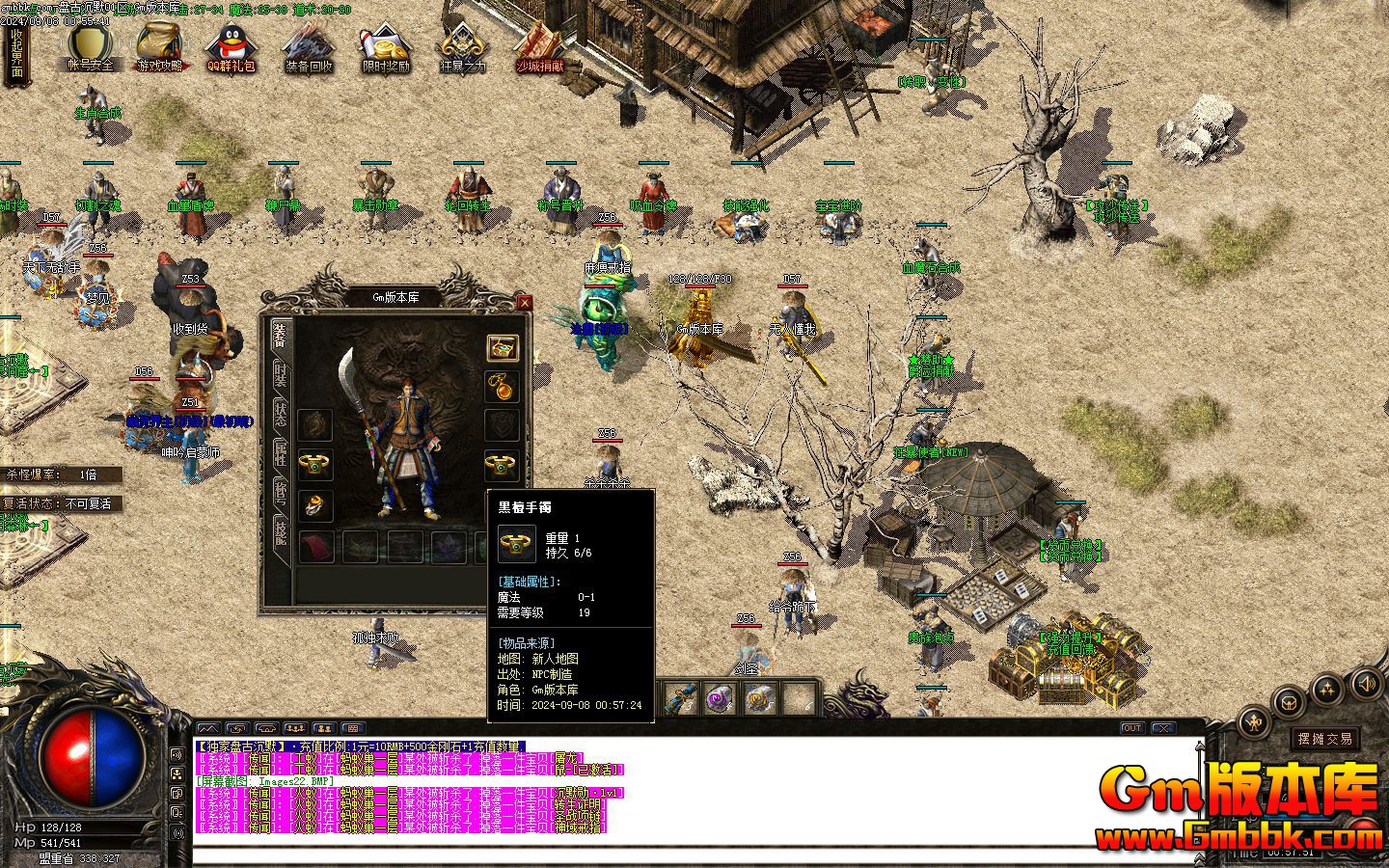1389x868 pixels.
Task: Click the 摆摊交易 stall trade button
Action: pos(1325,739)
